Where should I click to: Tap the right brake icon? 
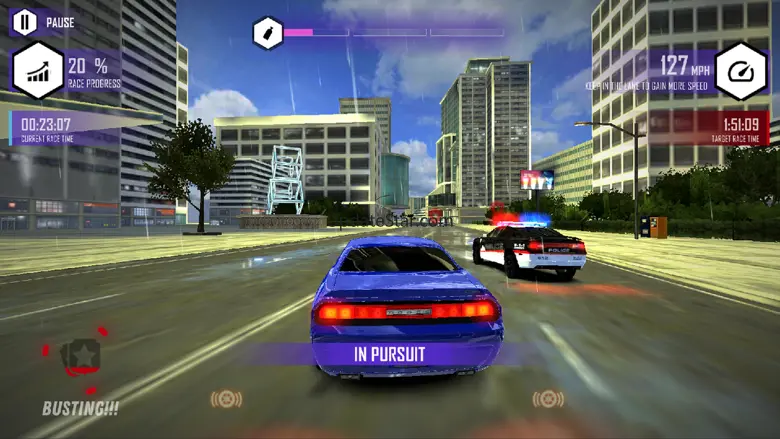pos(548,399)
